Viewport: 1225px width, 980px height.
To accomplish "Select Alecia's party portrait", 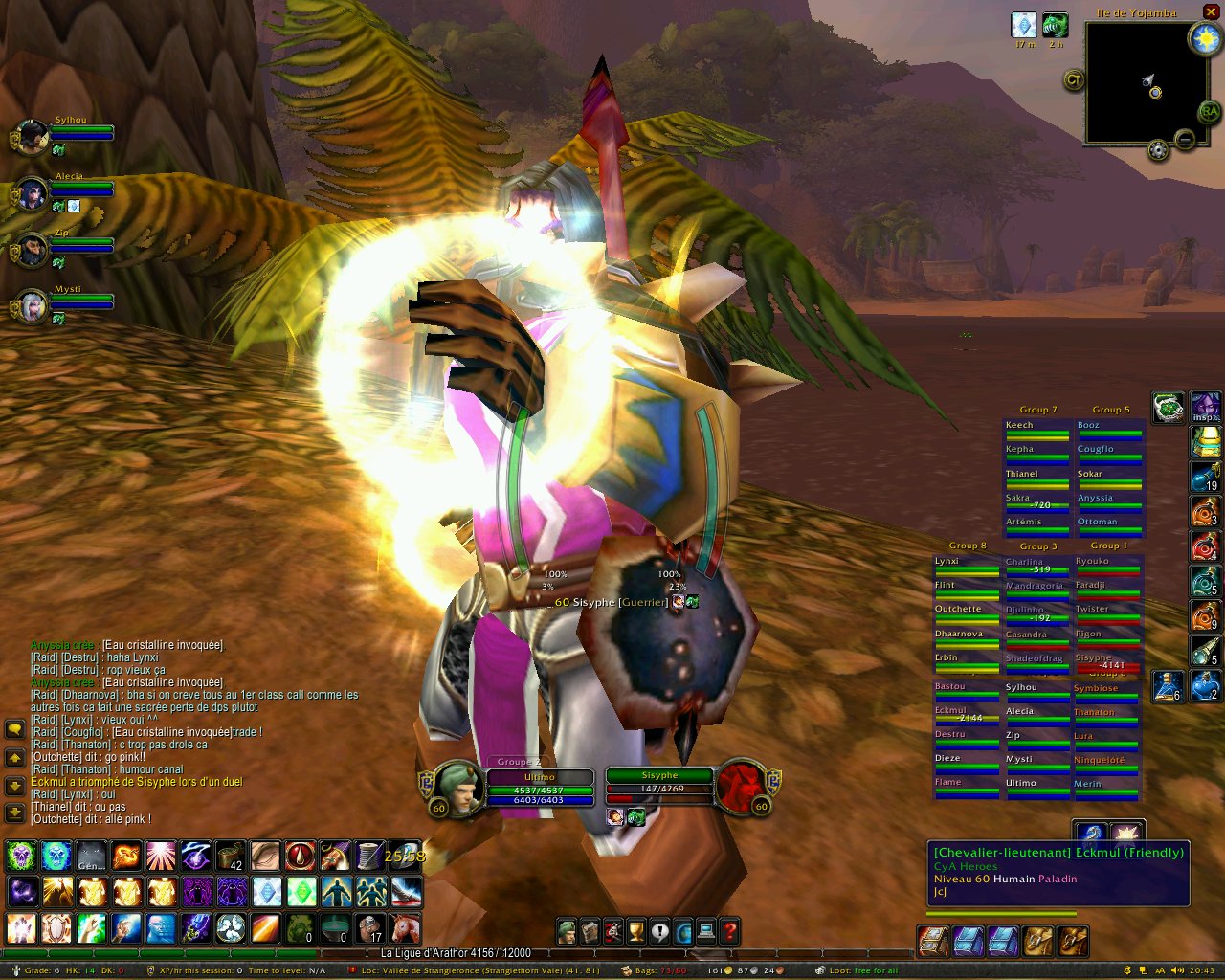I will tap(32, 193).
